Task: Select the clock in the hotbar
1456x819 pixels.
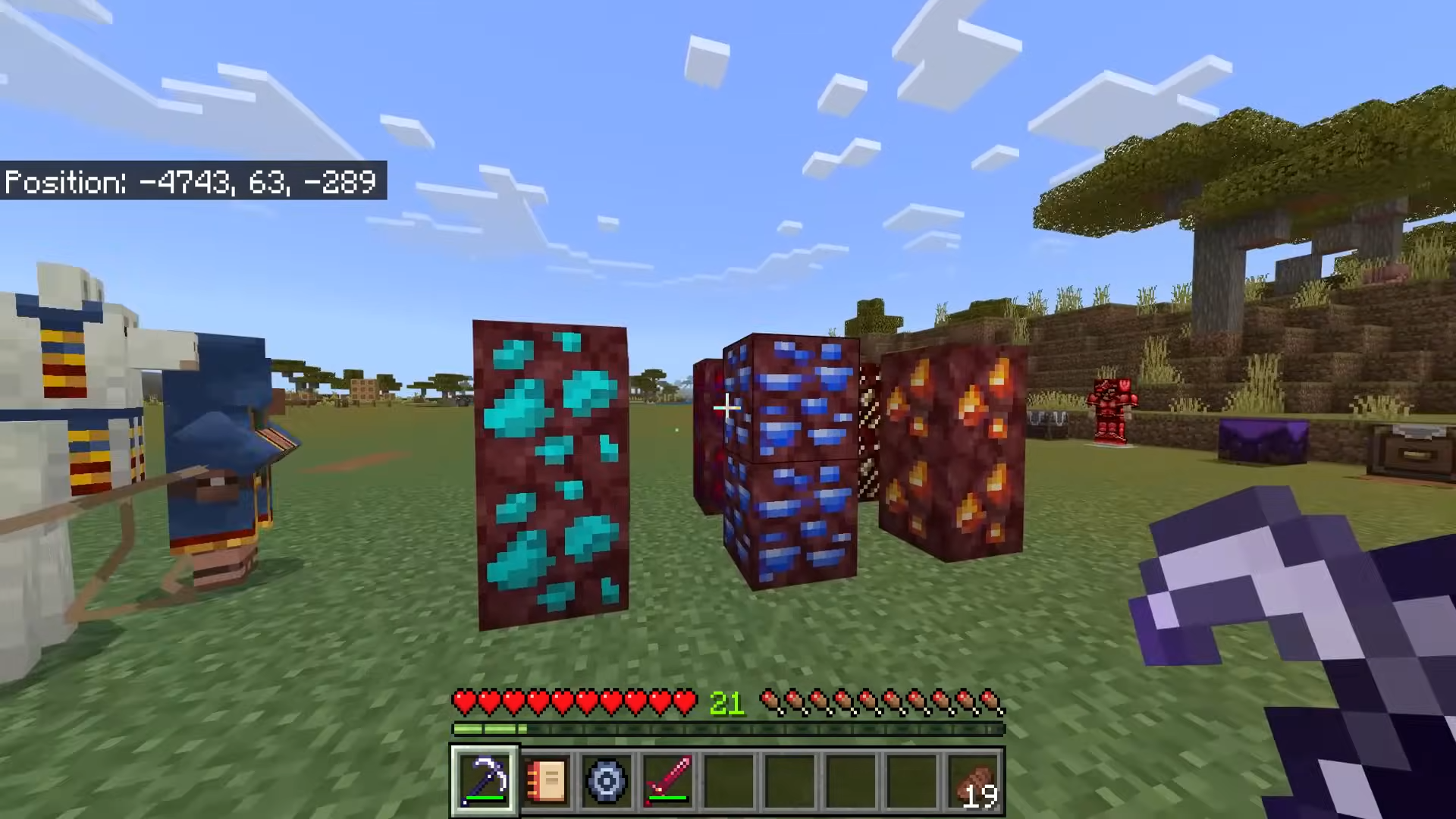Action: click(607, 781)
